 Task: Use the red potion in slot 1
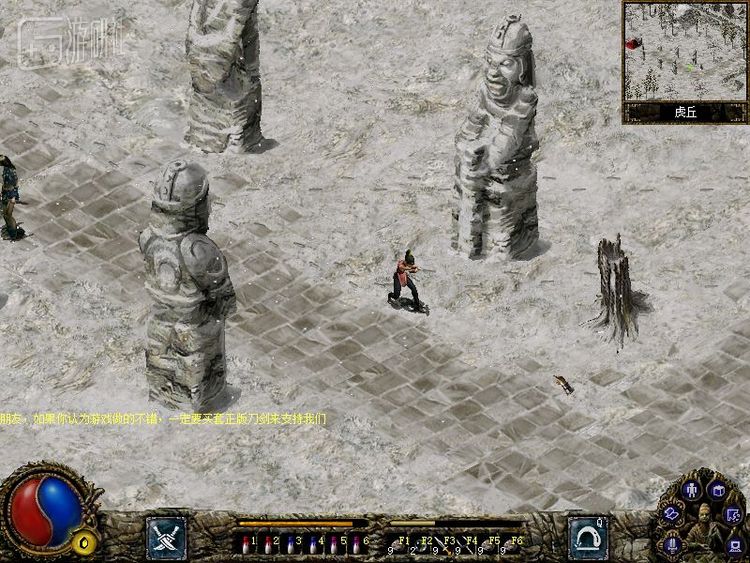click(x=247, y=546)
